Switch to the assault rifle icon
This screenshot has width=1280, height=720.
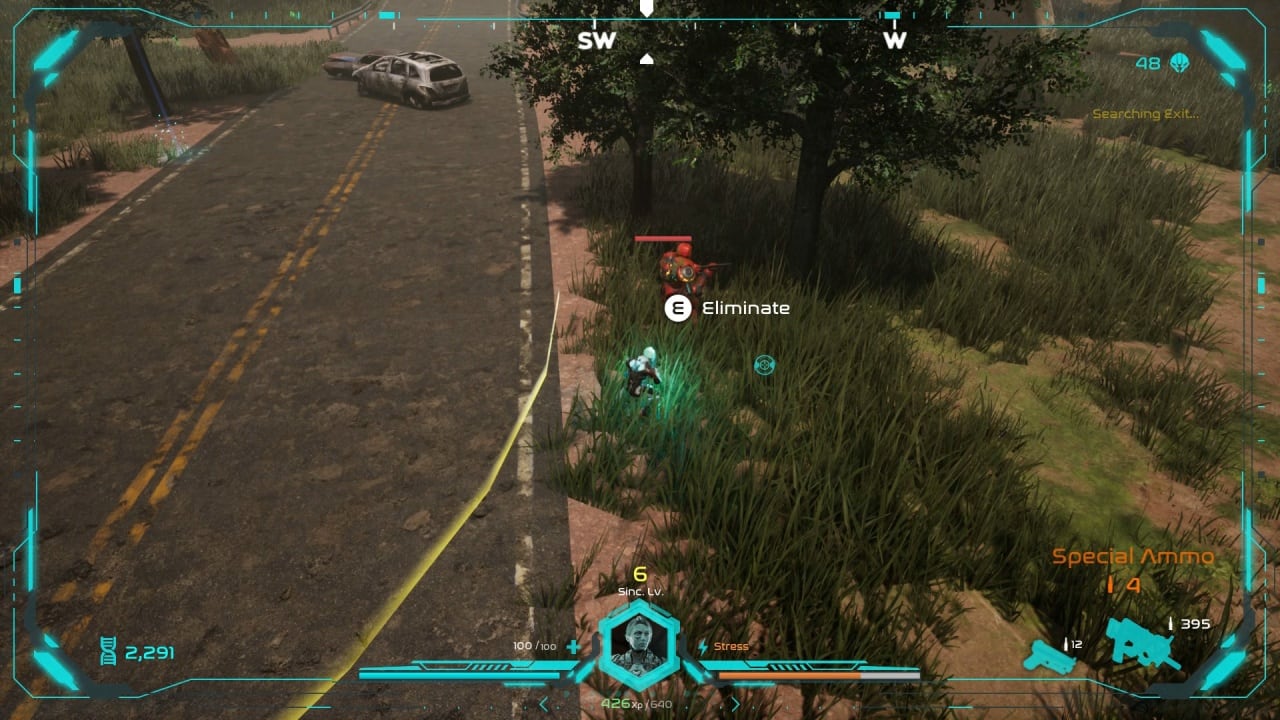1143,644
